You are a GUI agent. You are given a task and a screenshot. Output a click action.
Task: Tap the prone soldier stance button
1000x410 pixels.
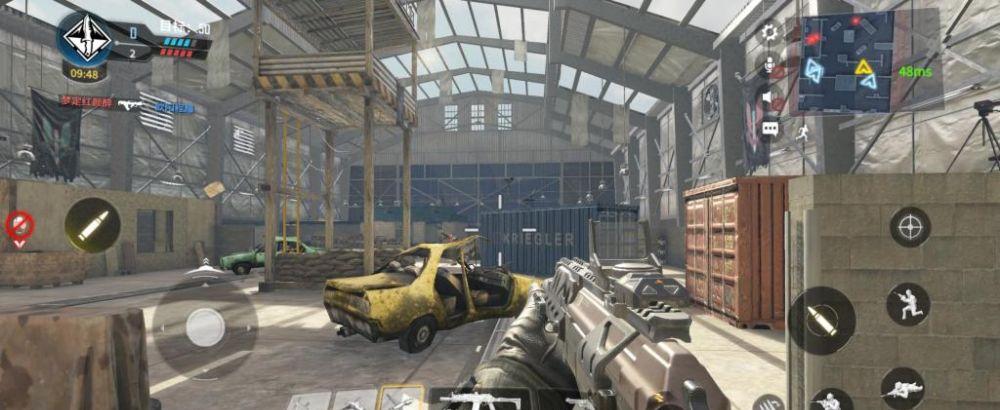[x=902, y=388]
